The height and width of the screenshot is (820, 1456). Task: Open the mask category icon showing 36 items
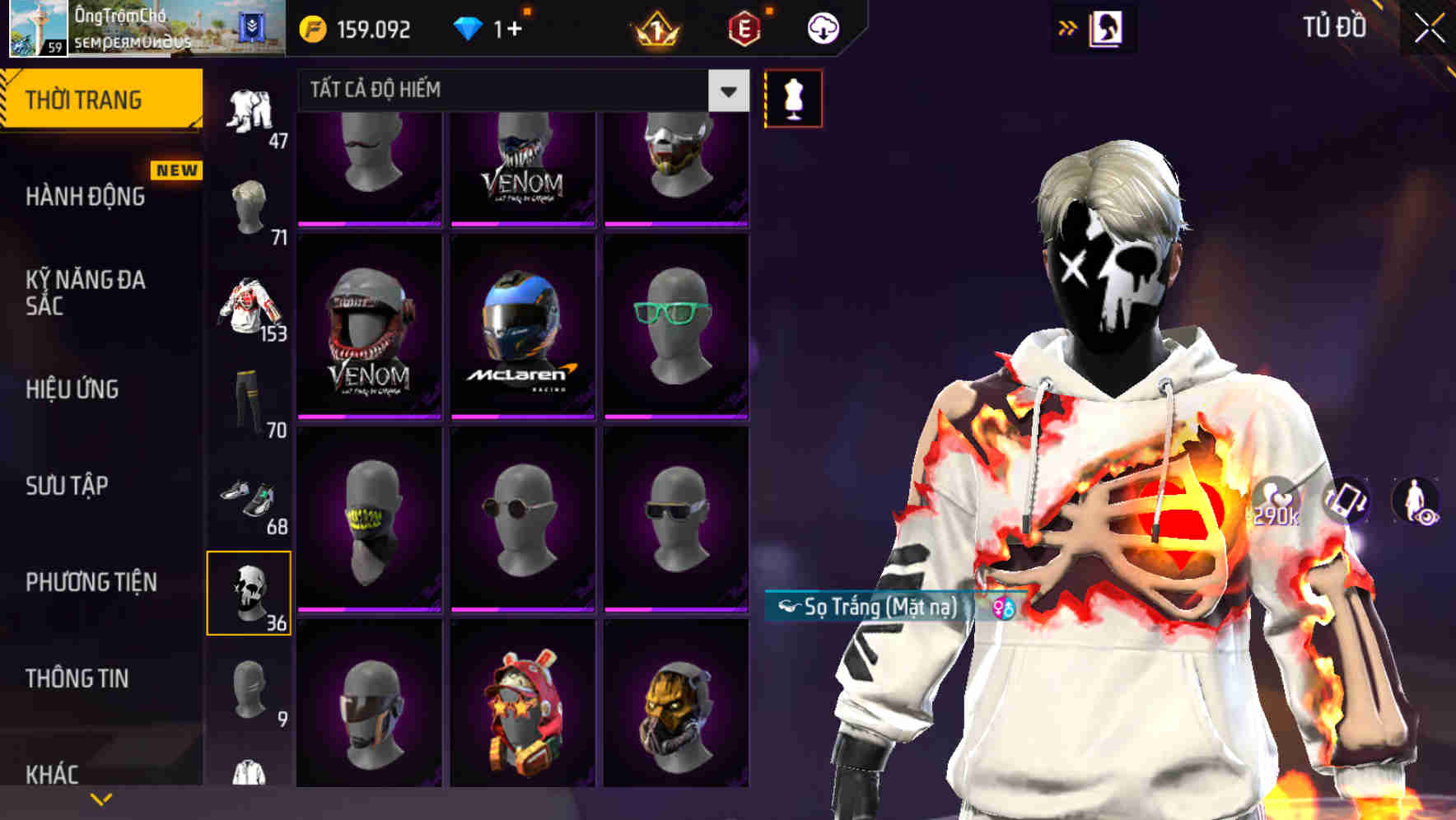[x=250, y=591]
